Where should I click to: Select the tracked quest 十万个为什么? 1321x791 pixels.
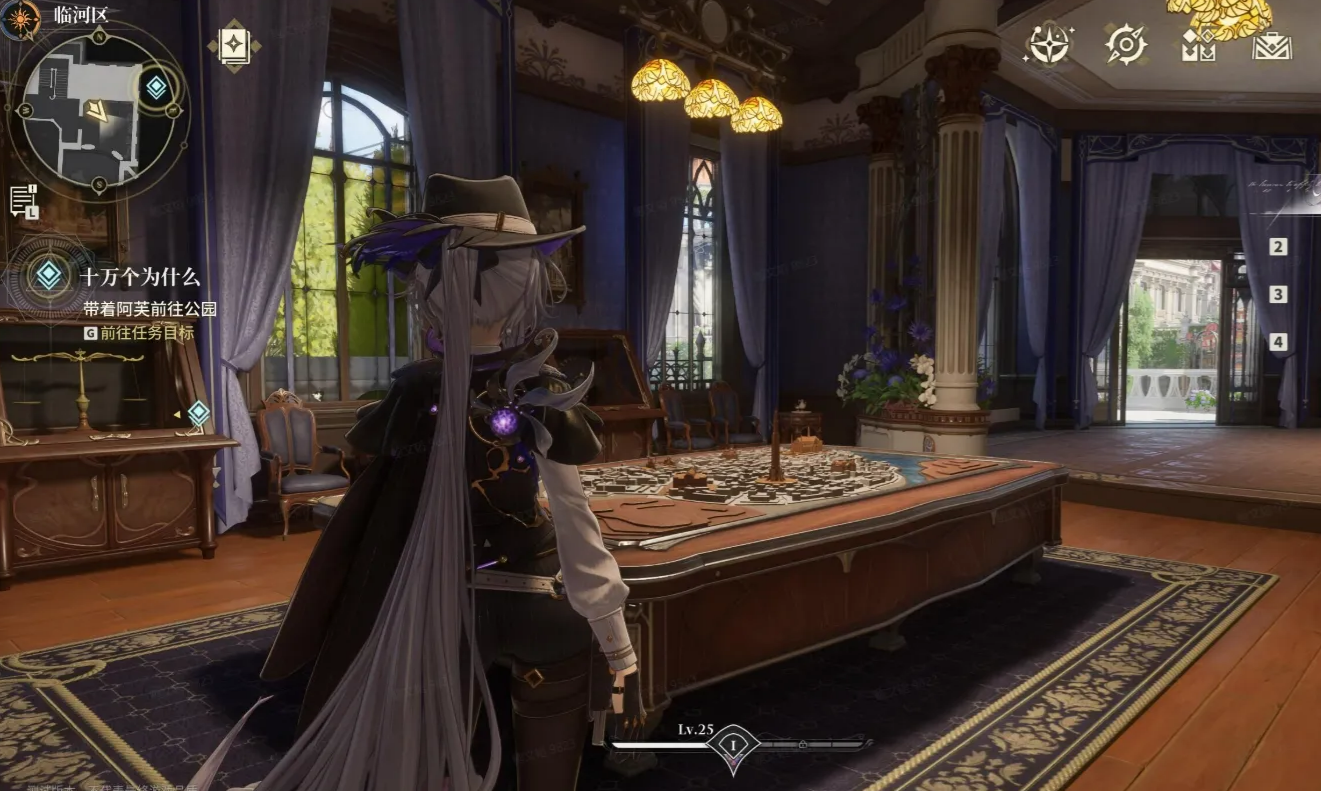point(140,278)
